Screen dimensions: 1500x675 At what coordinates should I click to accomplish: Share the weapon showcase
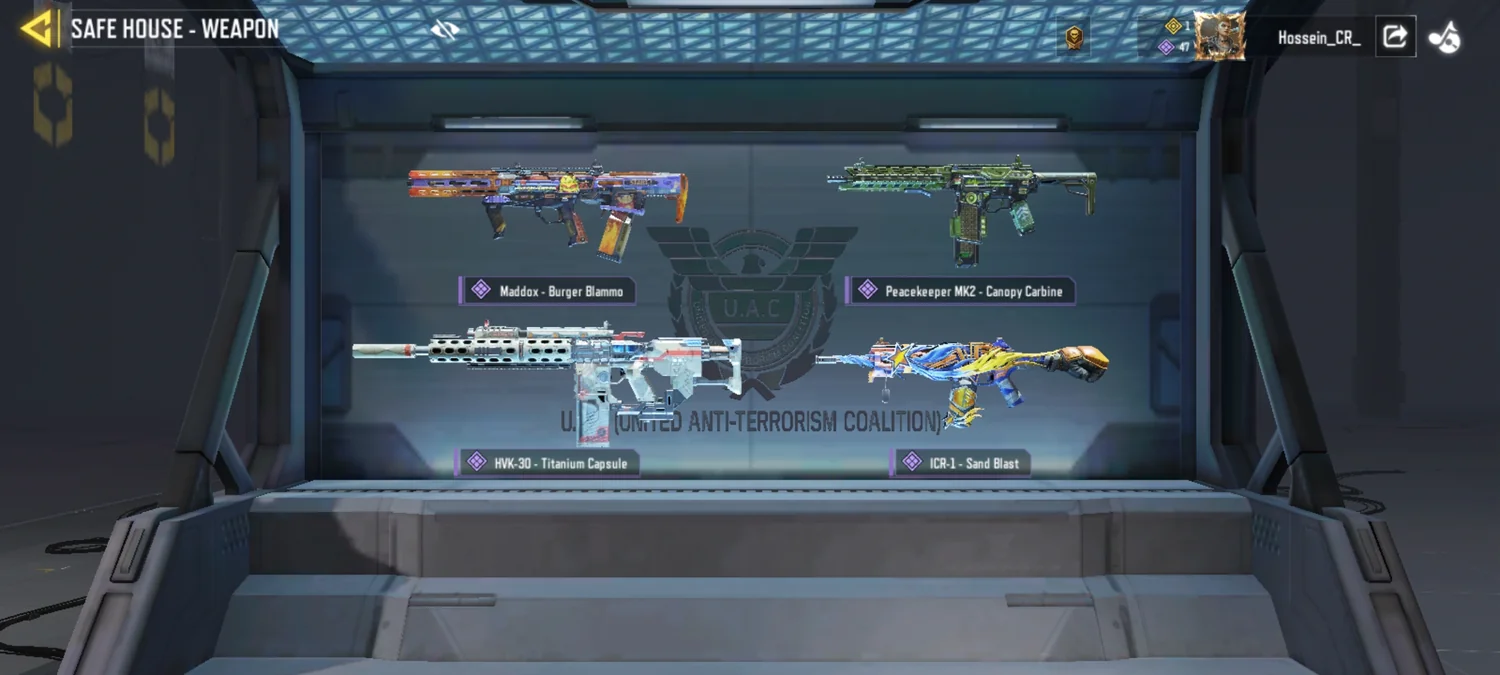point(1395,37)
